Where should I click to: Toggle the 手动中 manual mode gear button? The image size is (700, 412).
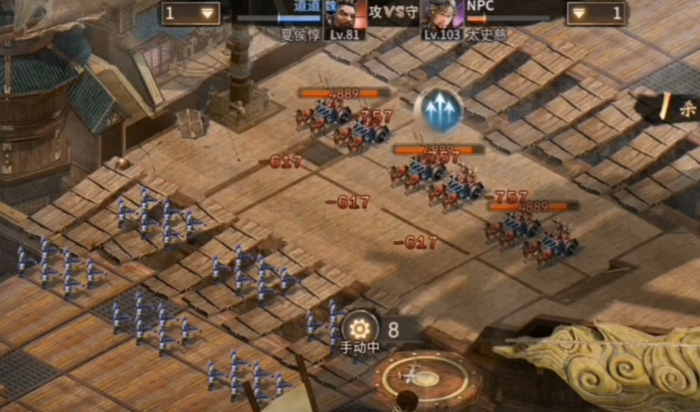360,328
